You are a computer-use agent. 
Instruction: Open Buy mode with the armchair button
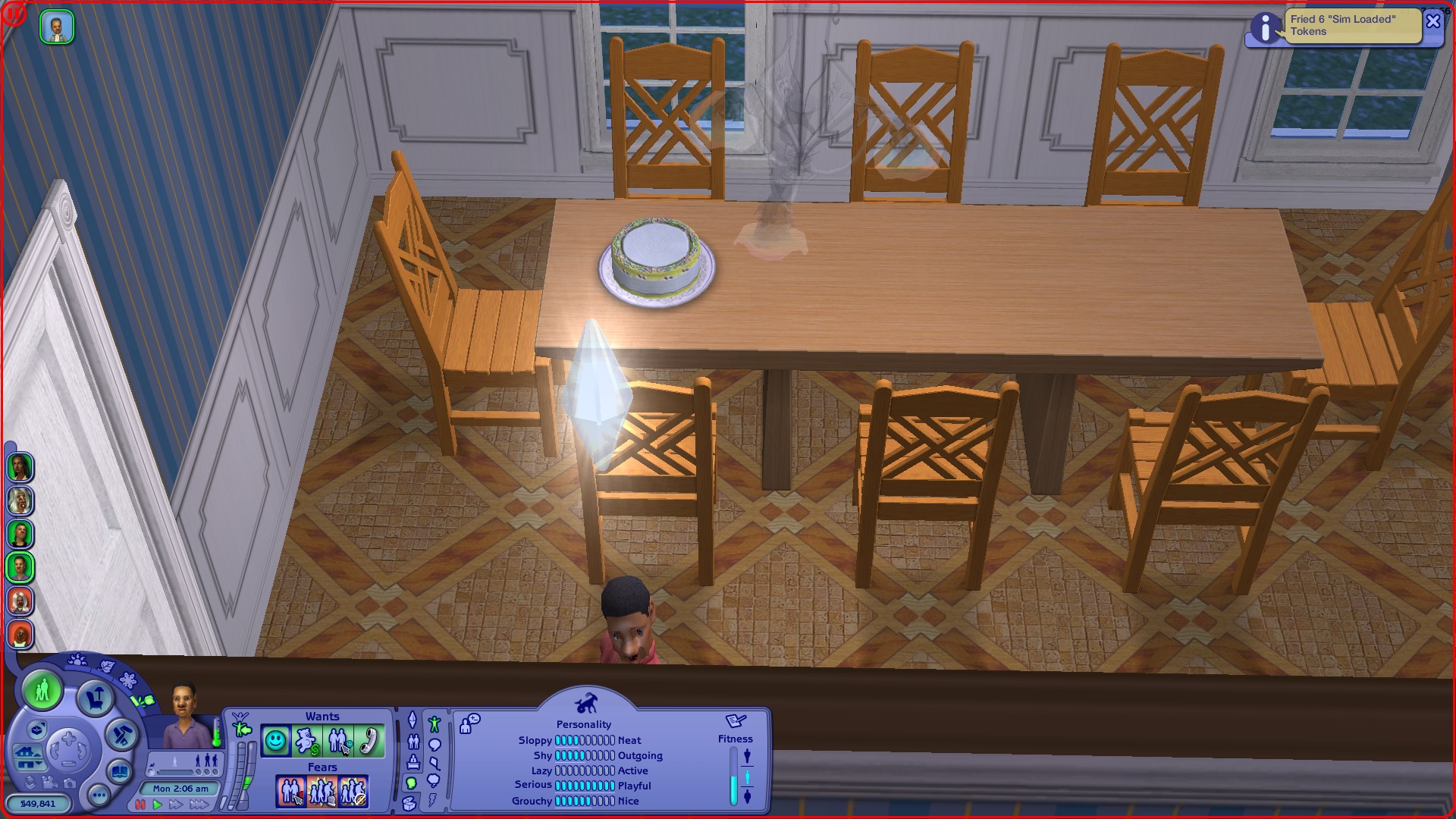96,697
